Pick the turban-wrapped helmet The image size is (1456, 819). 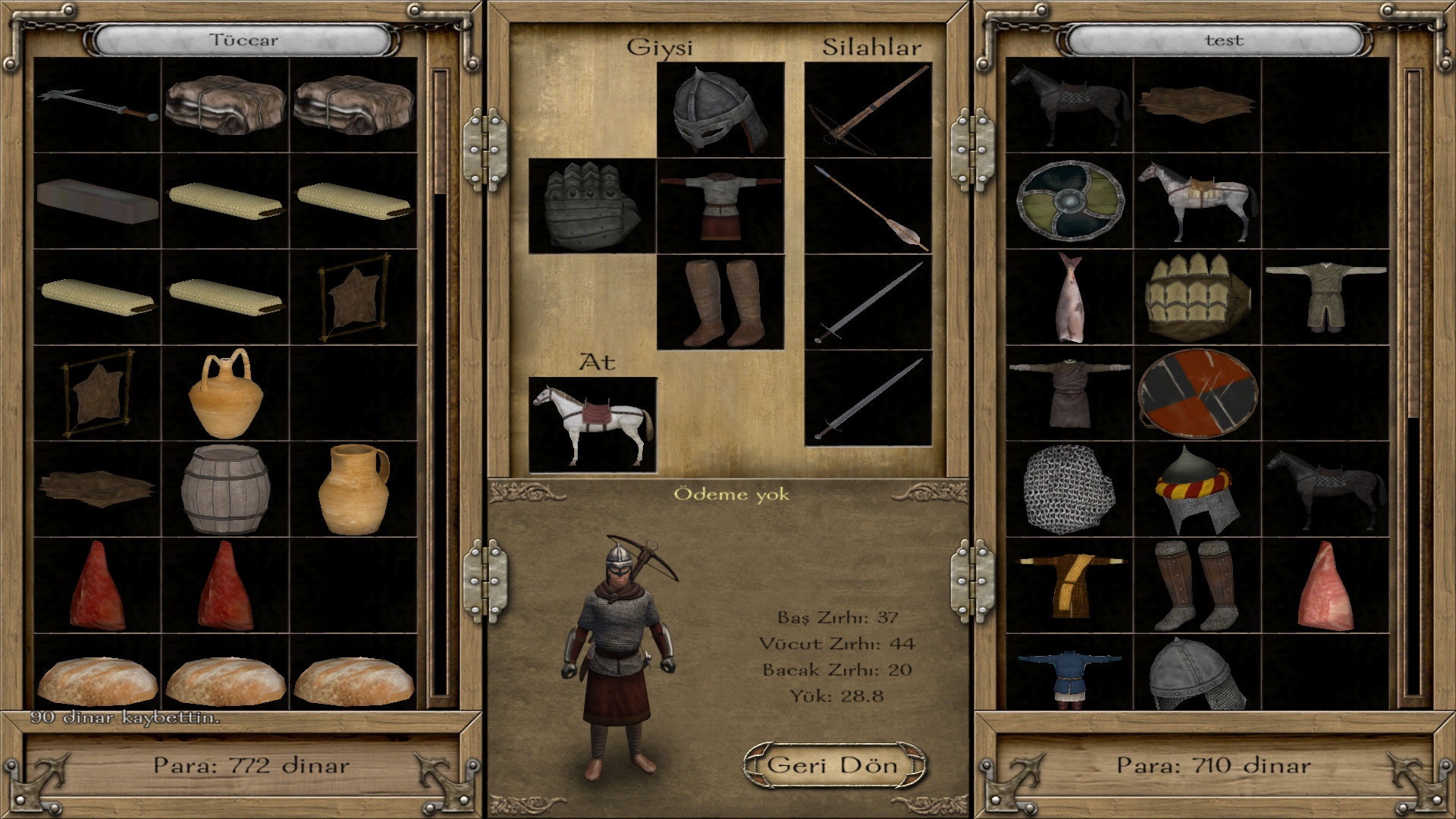pyautogui.click(x=1197, y=489)
